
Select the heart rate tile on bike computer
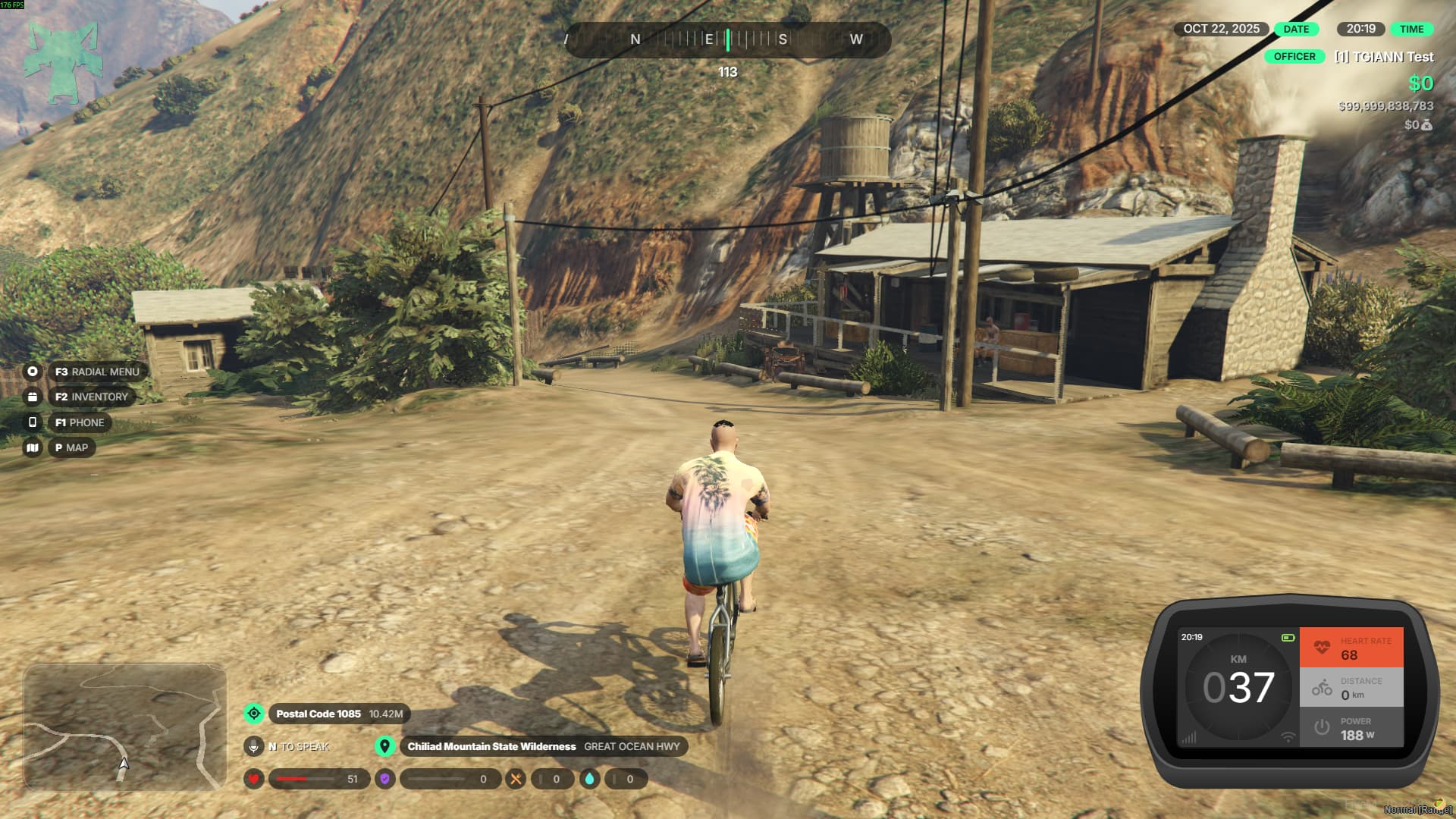(x=1351, y=648)
